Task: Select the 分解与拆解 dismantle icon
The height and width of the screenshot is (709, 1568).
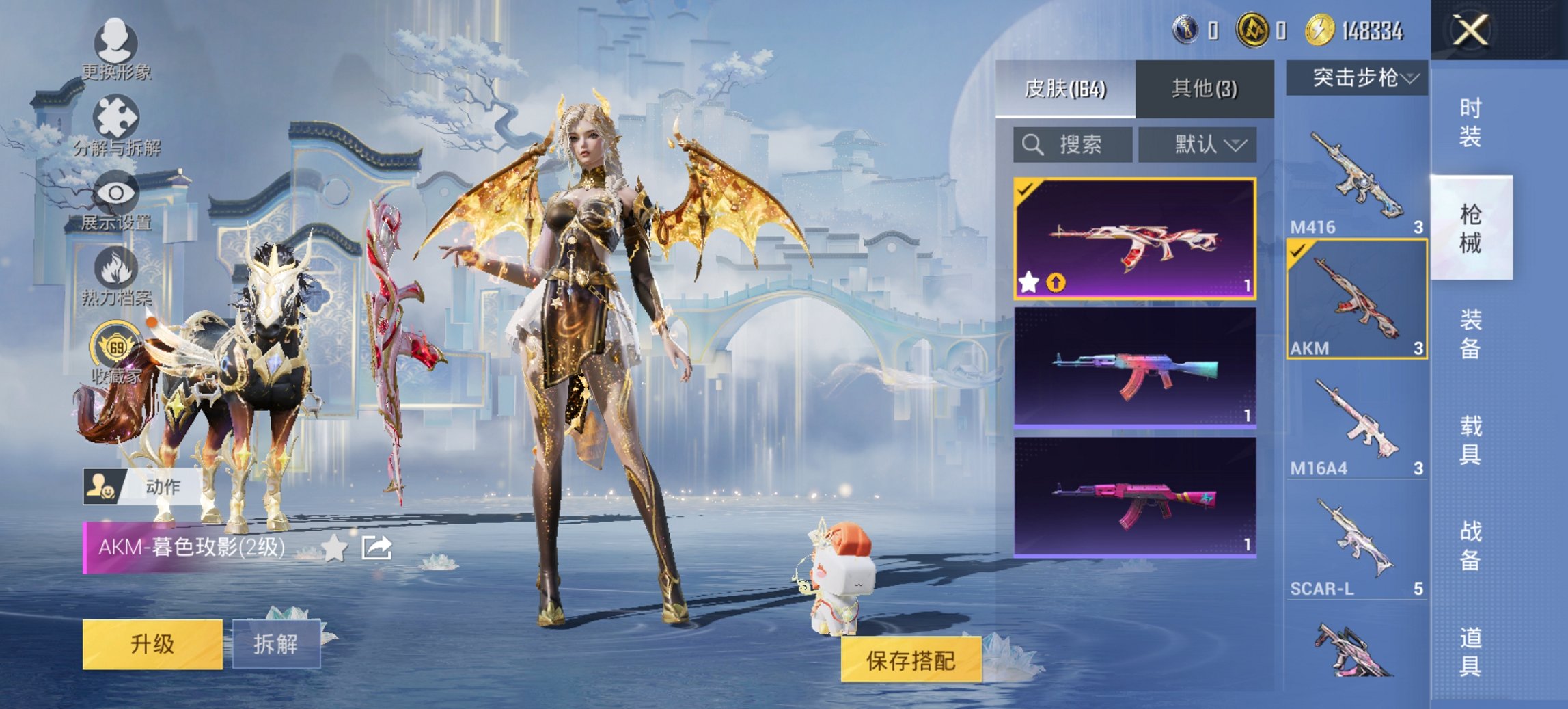Action: coord(116,113)
